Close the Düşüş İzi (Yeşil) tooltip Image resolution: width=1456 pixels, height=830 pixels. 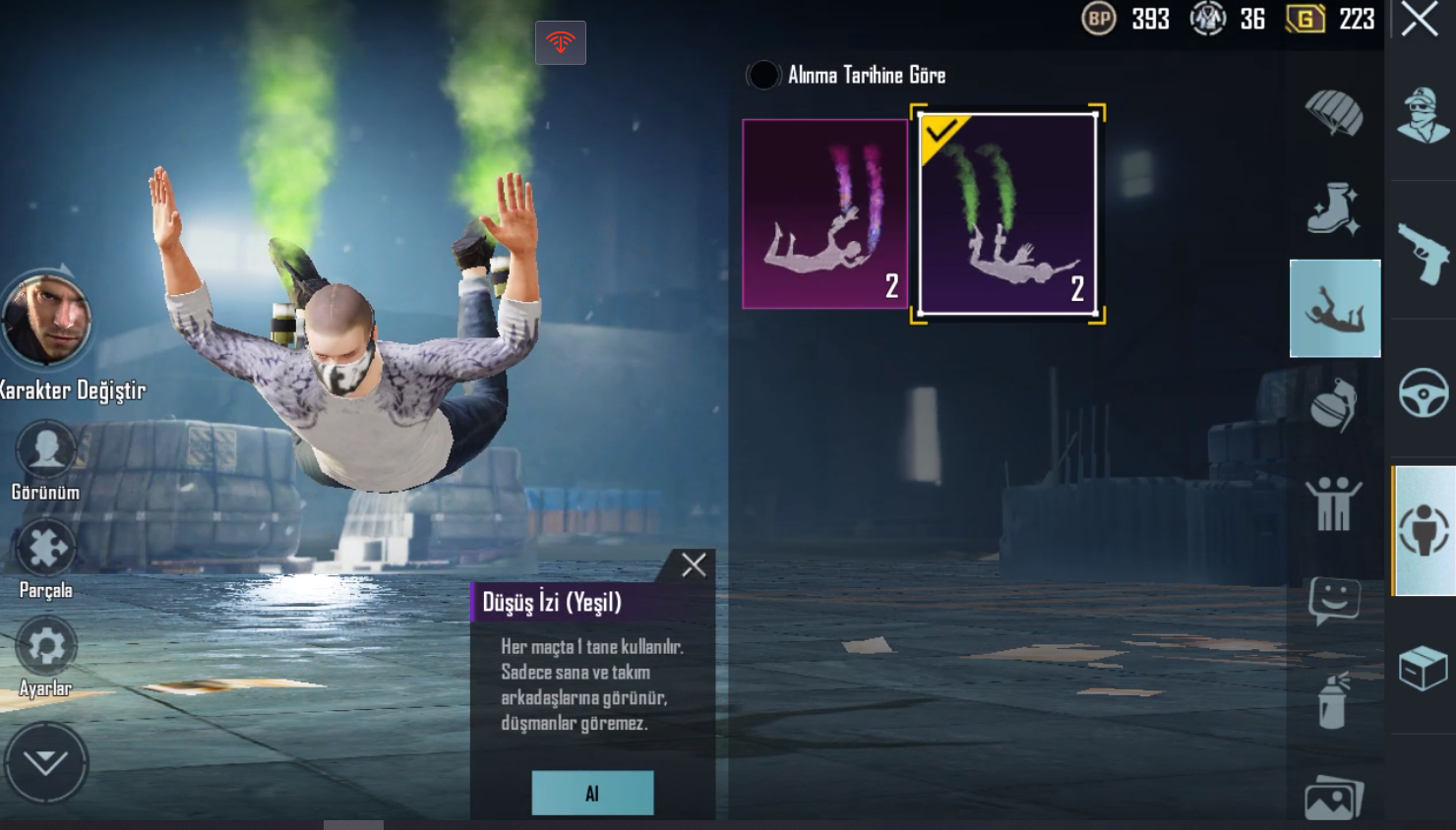[694, 564]
